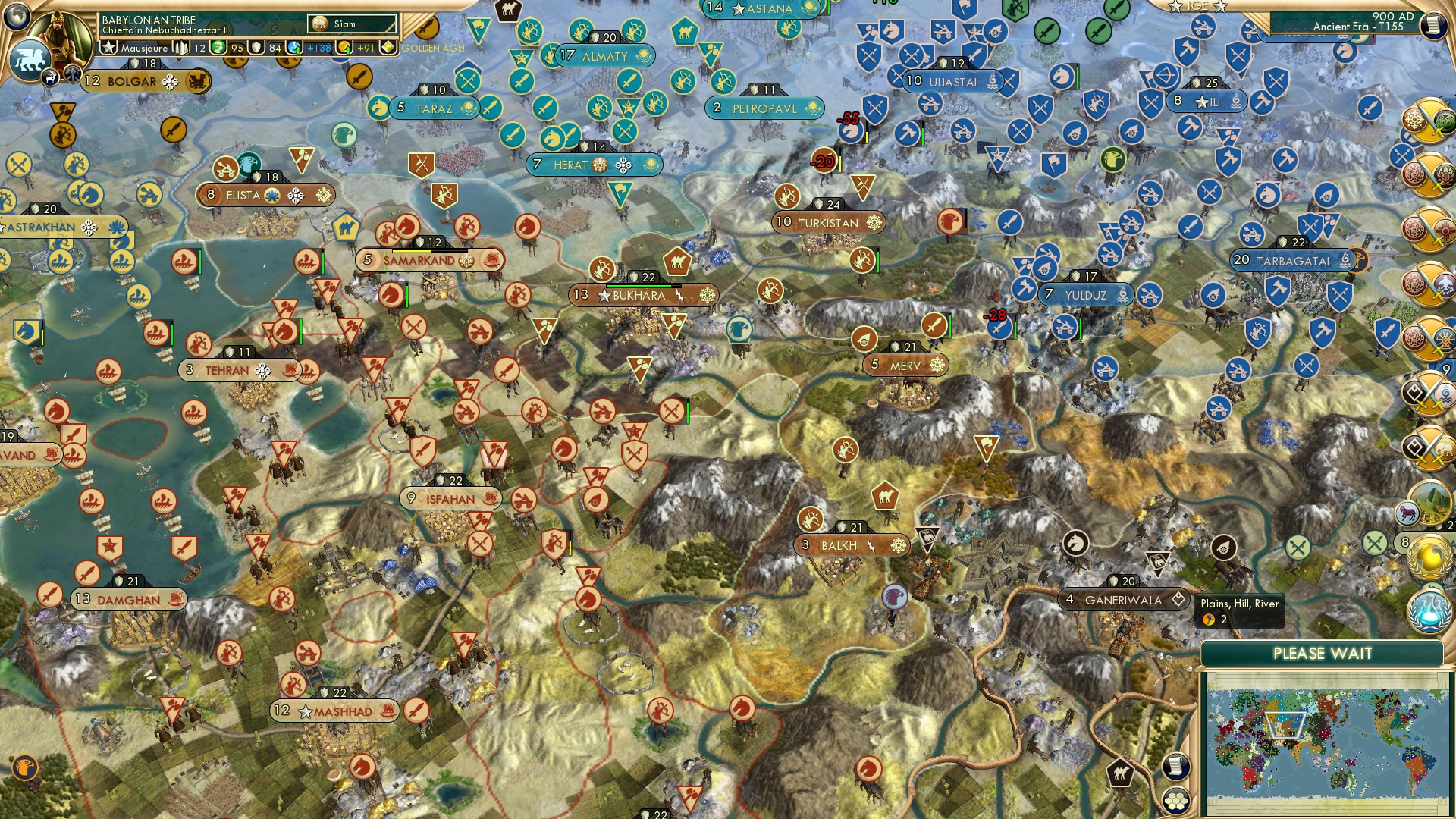Click the Mausjaure government label
Image resolution: width=1456 pixels, height=819 pixels.
[x=143, y=47]
